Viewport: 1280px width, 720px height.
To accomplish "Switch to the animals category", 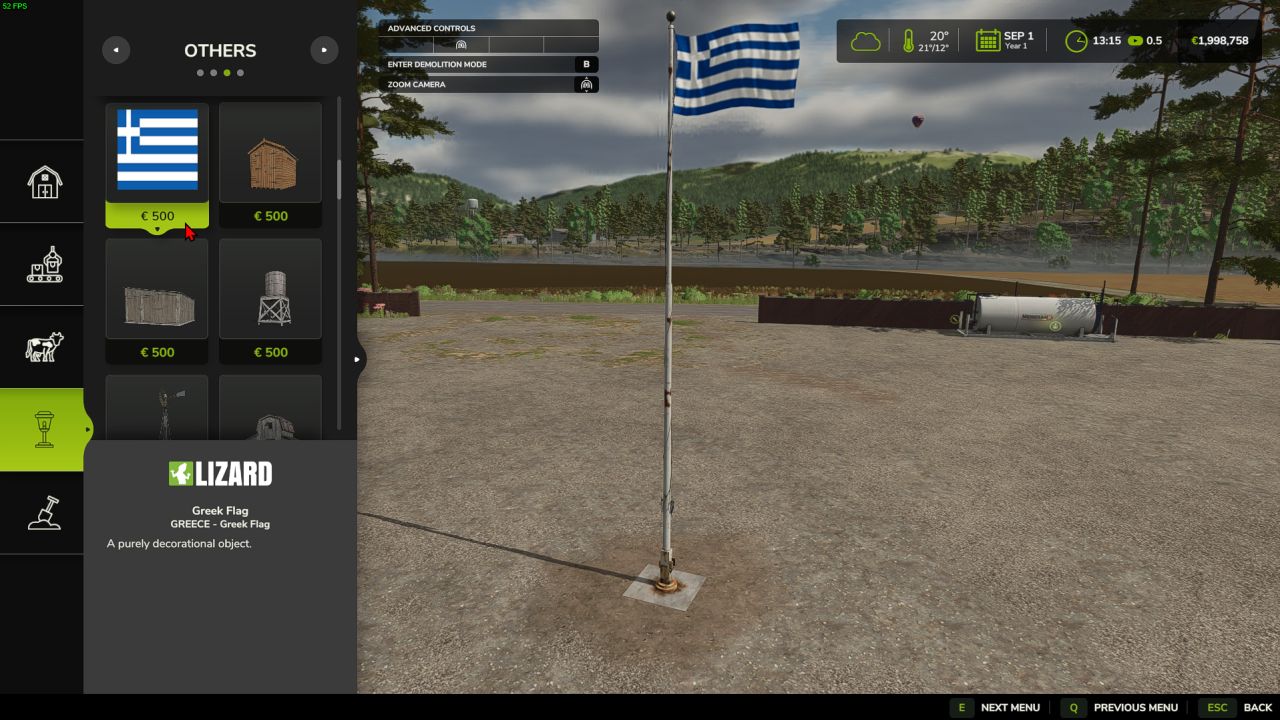I will [44, 347].
